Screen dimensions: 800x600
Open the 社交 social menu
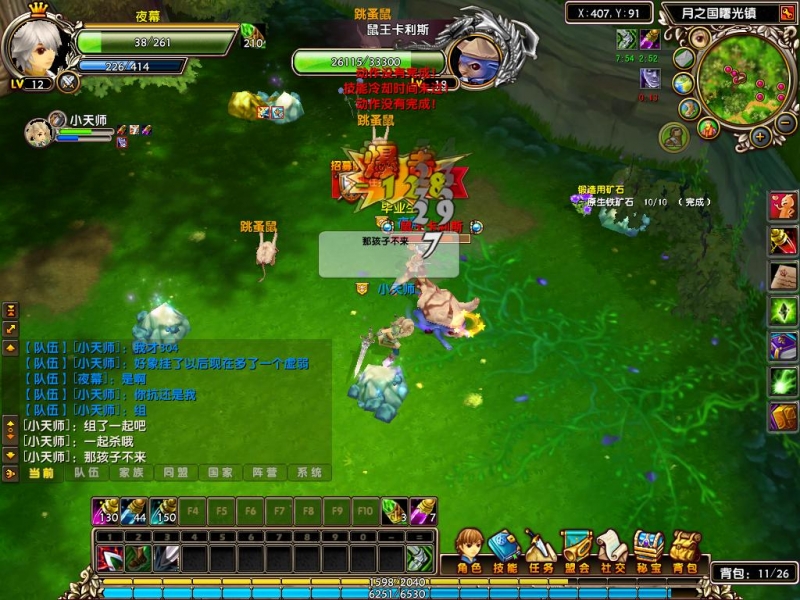click(x=613, y=548)
